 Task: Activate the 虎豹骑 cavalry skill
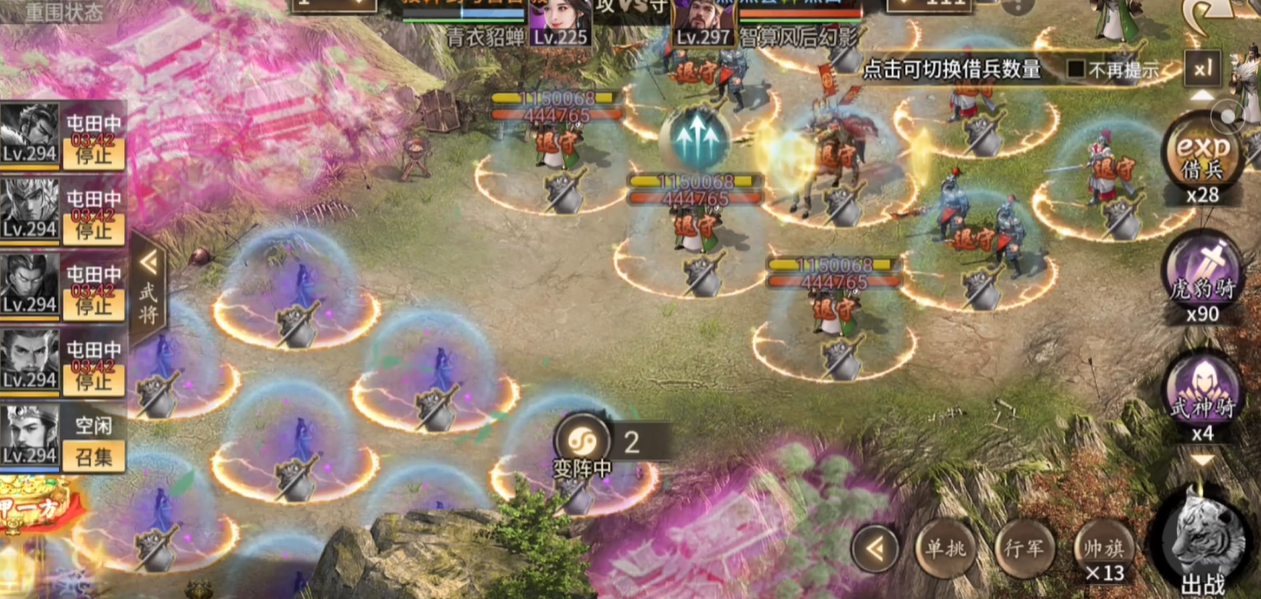click(1202, 268)
